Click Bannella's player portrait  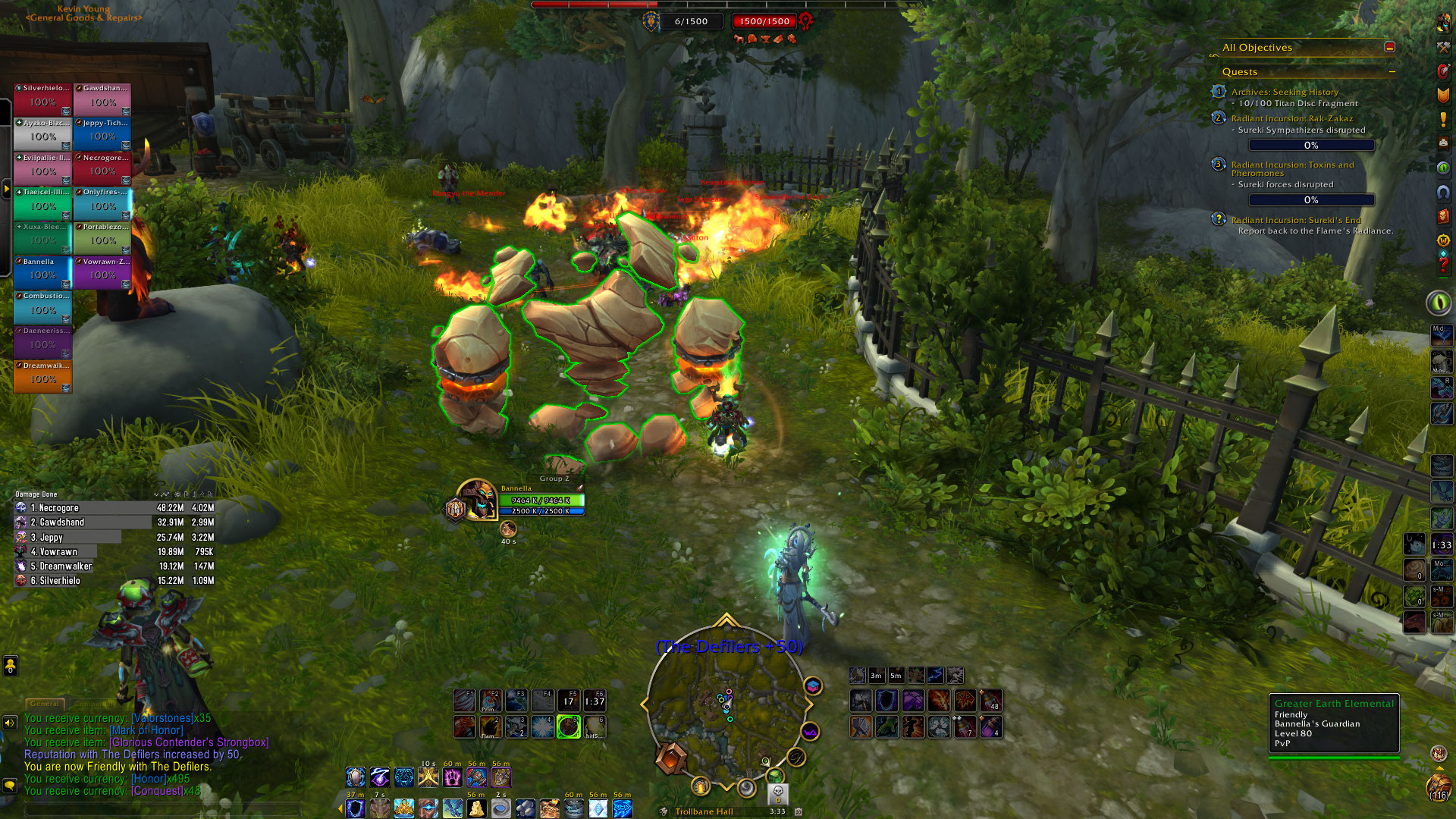pos(478,499)
